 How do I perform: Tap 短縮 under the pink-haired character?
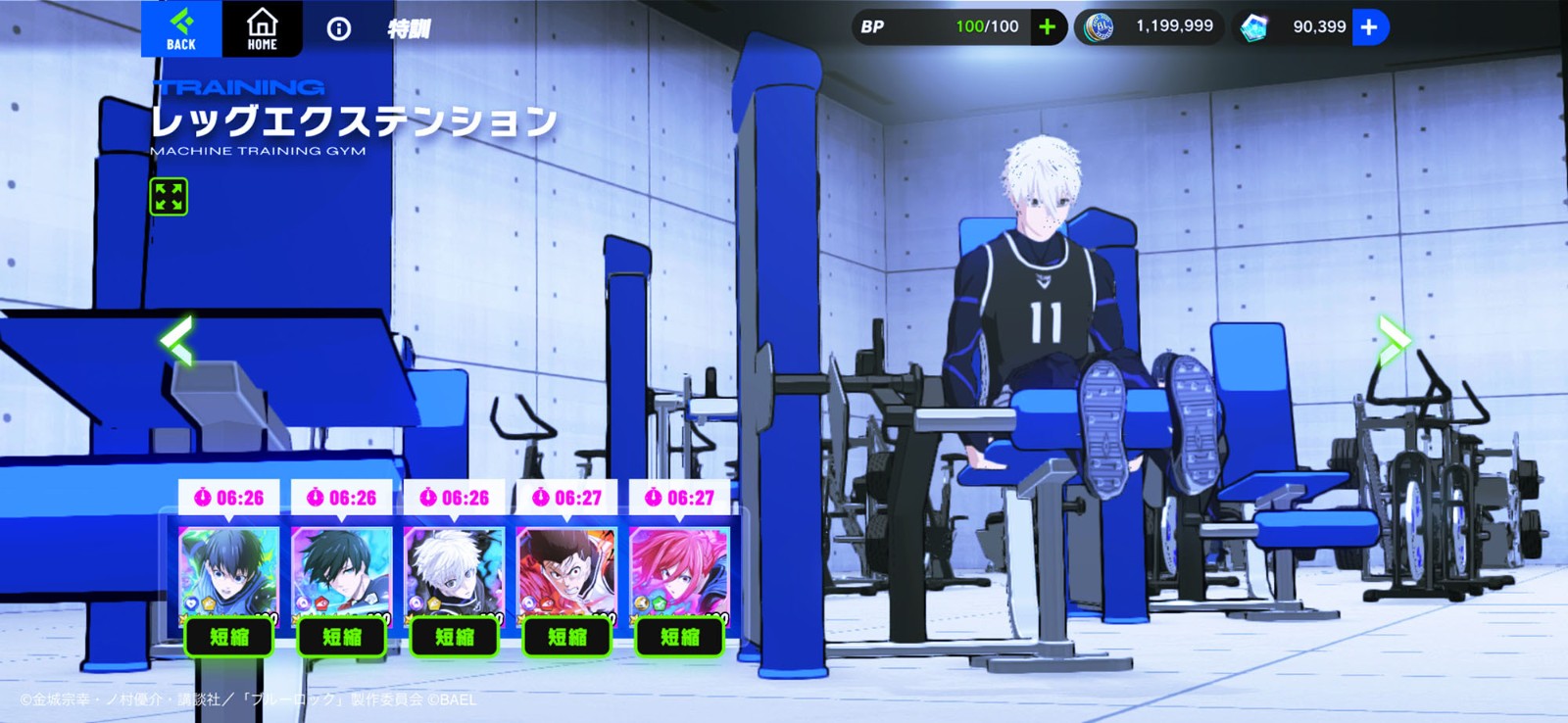[x=679, y=637]
